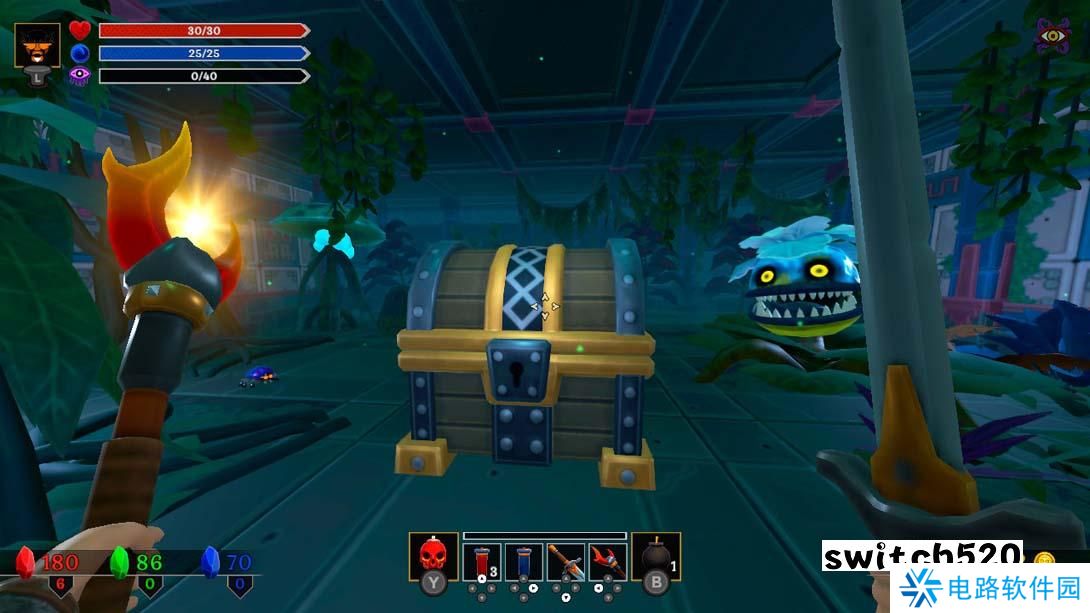Use the black bomb item slot

coord(655,556)
